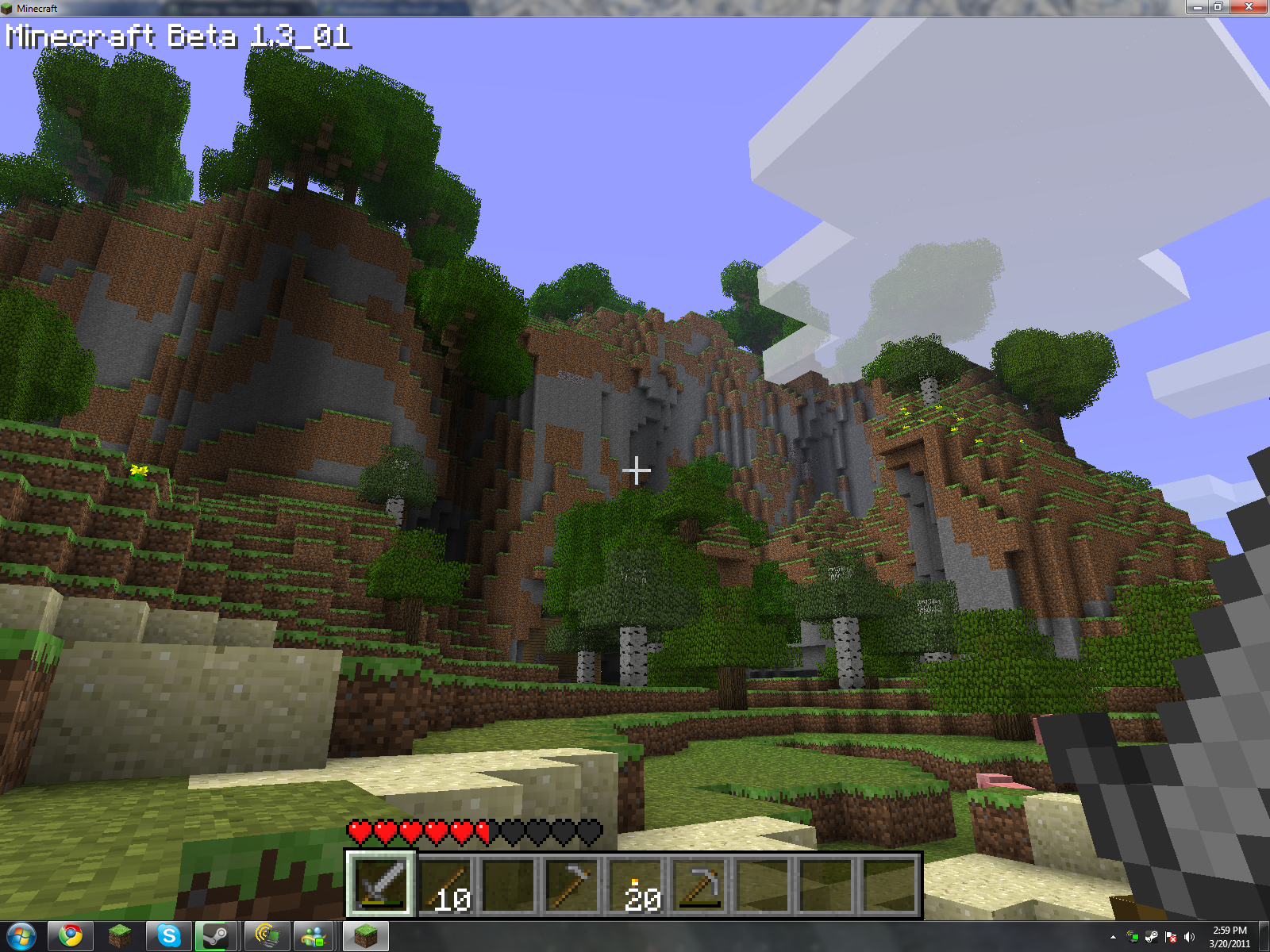Launch Google Chrome from the taskbar

pyautogui.click(x=70, y=936)
